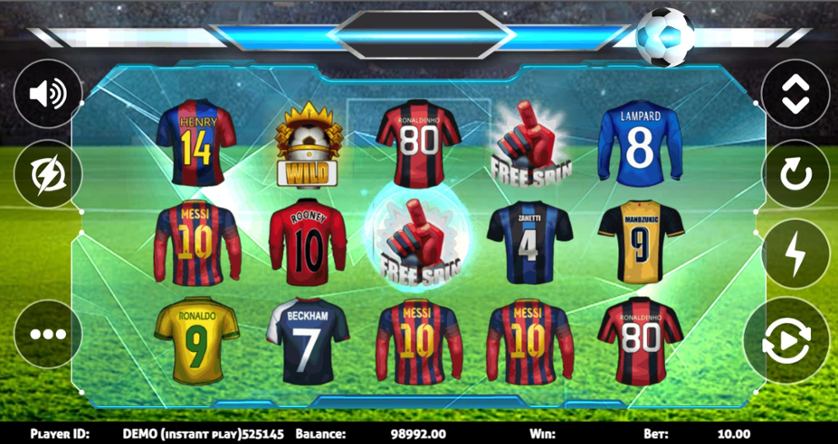
Task: Activate the lightning bolt turbo spin button
Action: tap(794, 255)
